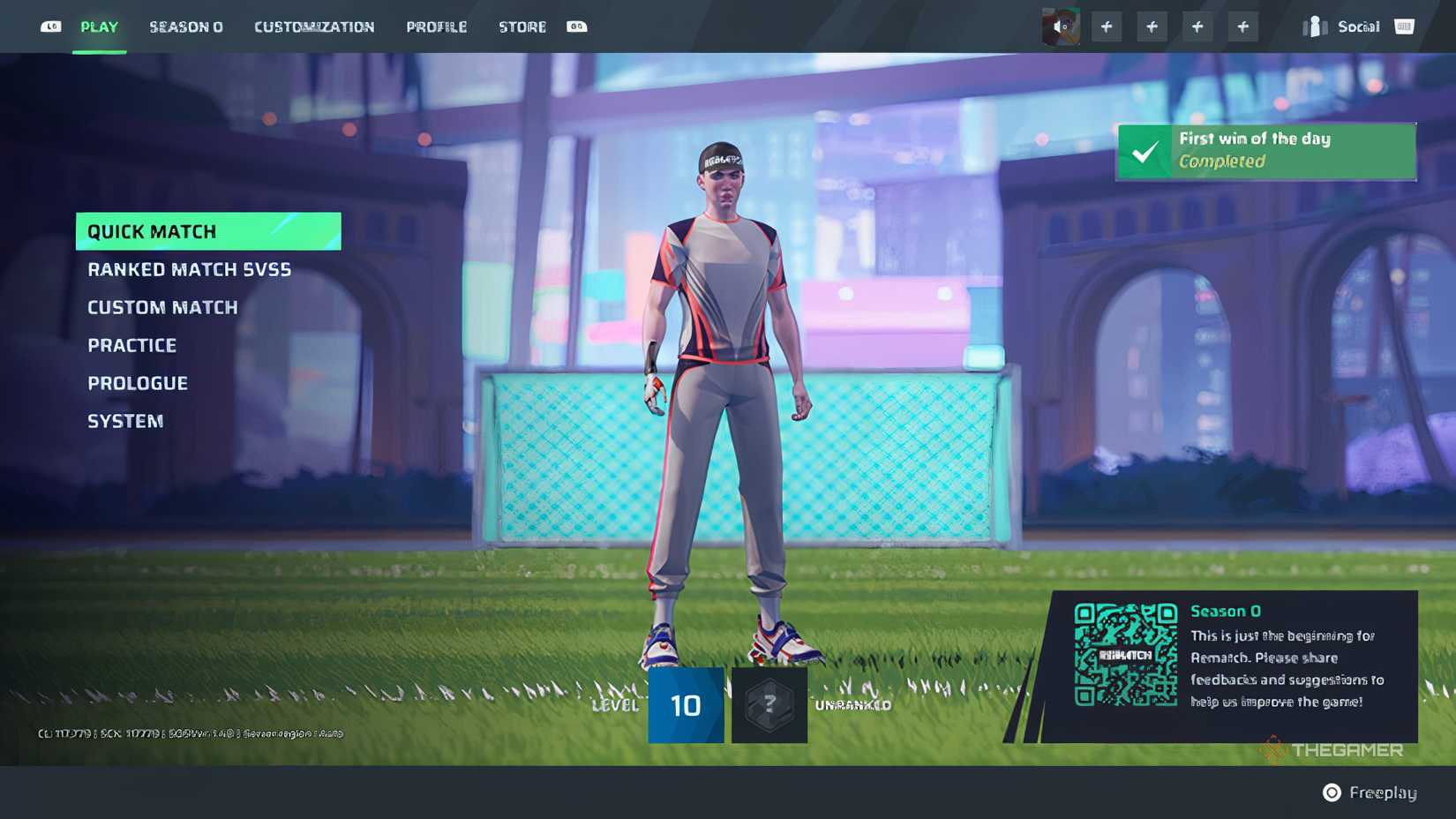
Task: Switch to the Customization tab
Action: pyautogui.click(x=313, y=26)
